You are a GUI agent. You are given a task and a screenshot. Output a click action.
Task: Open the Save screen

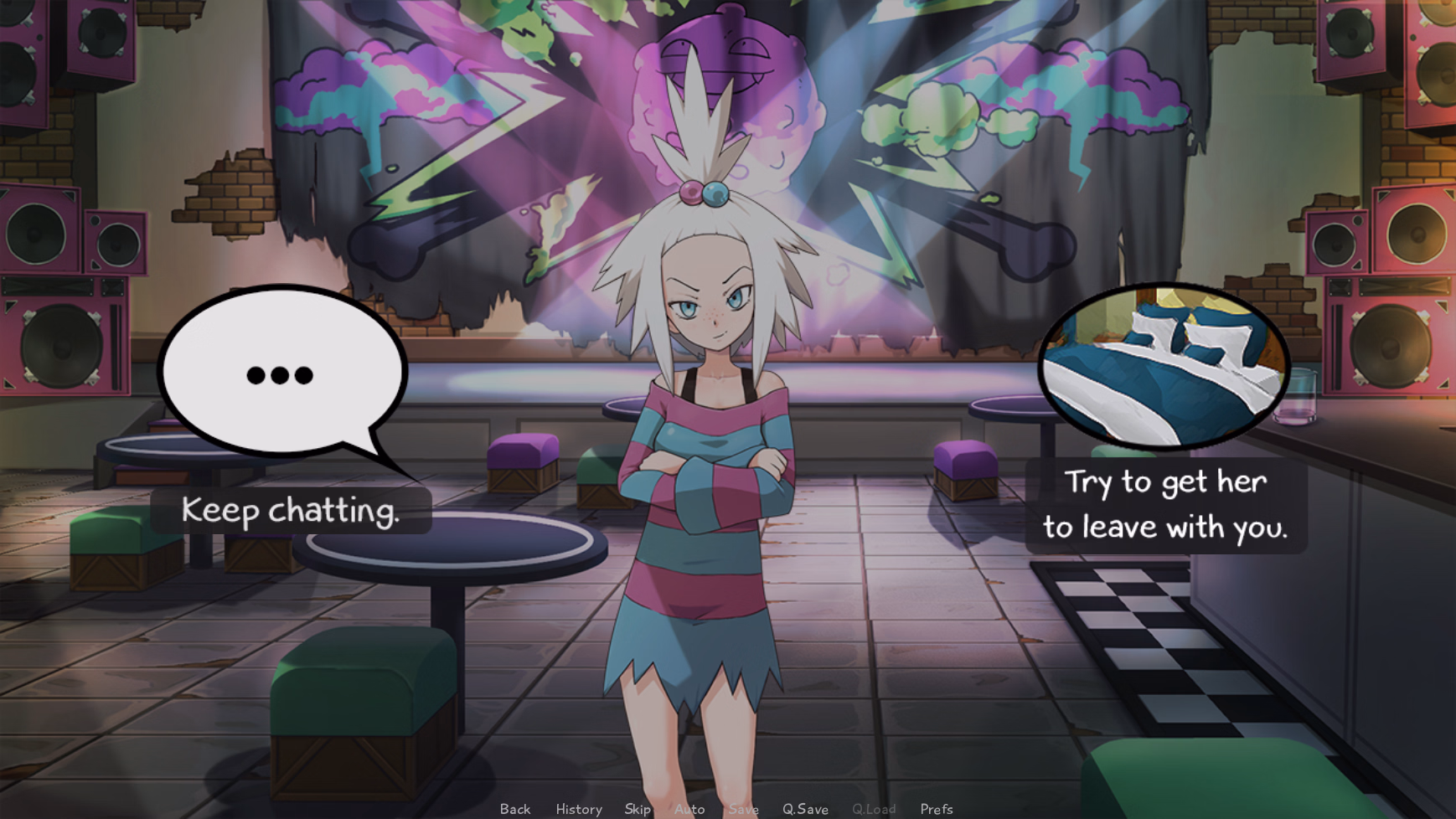pos(744,809)
